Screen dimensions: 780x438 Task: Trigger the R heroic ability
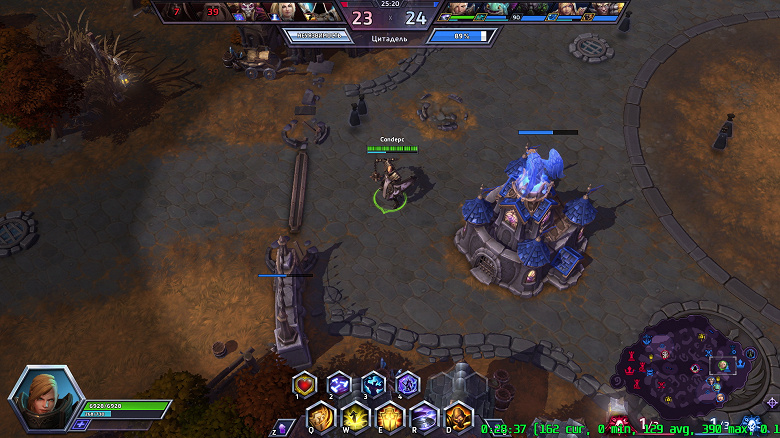click(x=424, y=415)
